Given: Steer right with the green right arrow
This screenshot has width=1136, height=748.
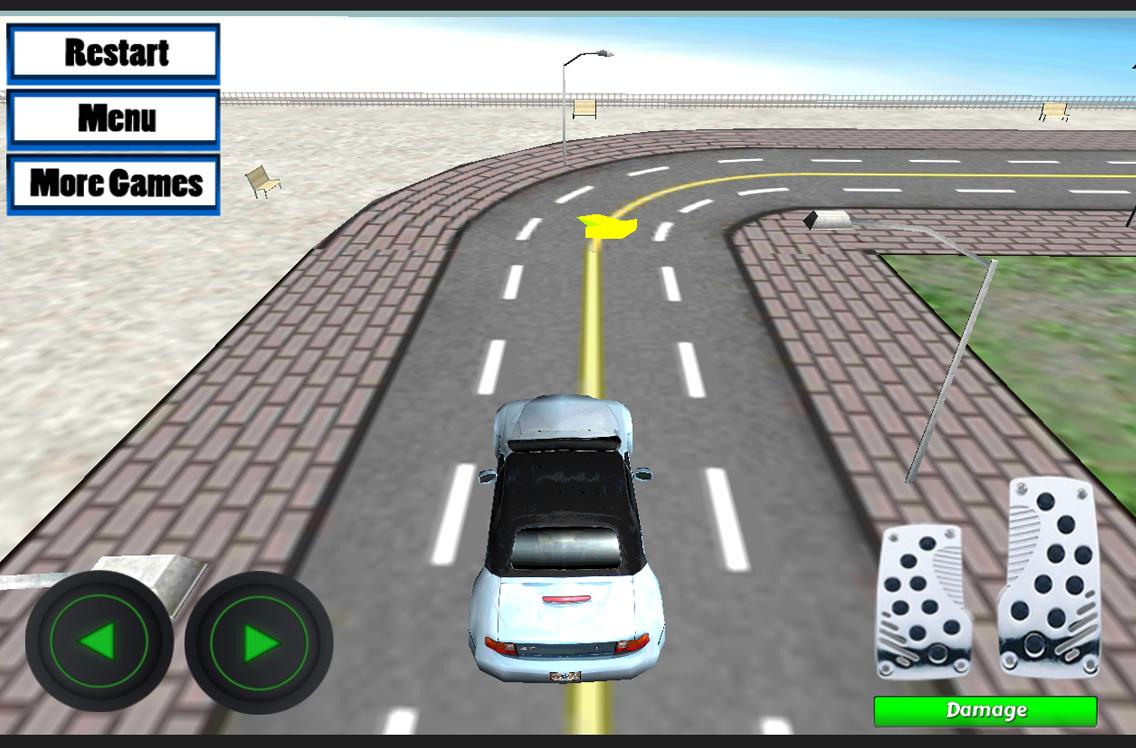Looking at the screenshot, I should click(x=259, y=642).
